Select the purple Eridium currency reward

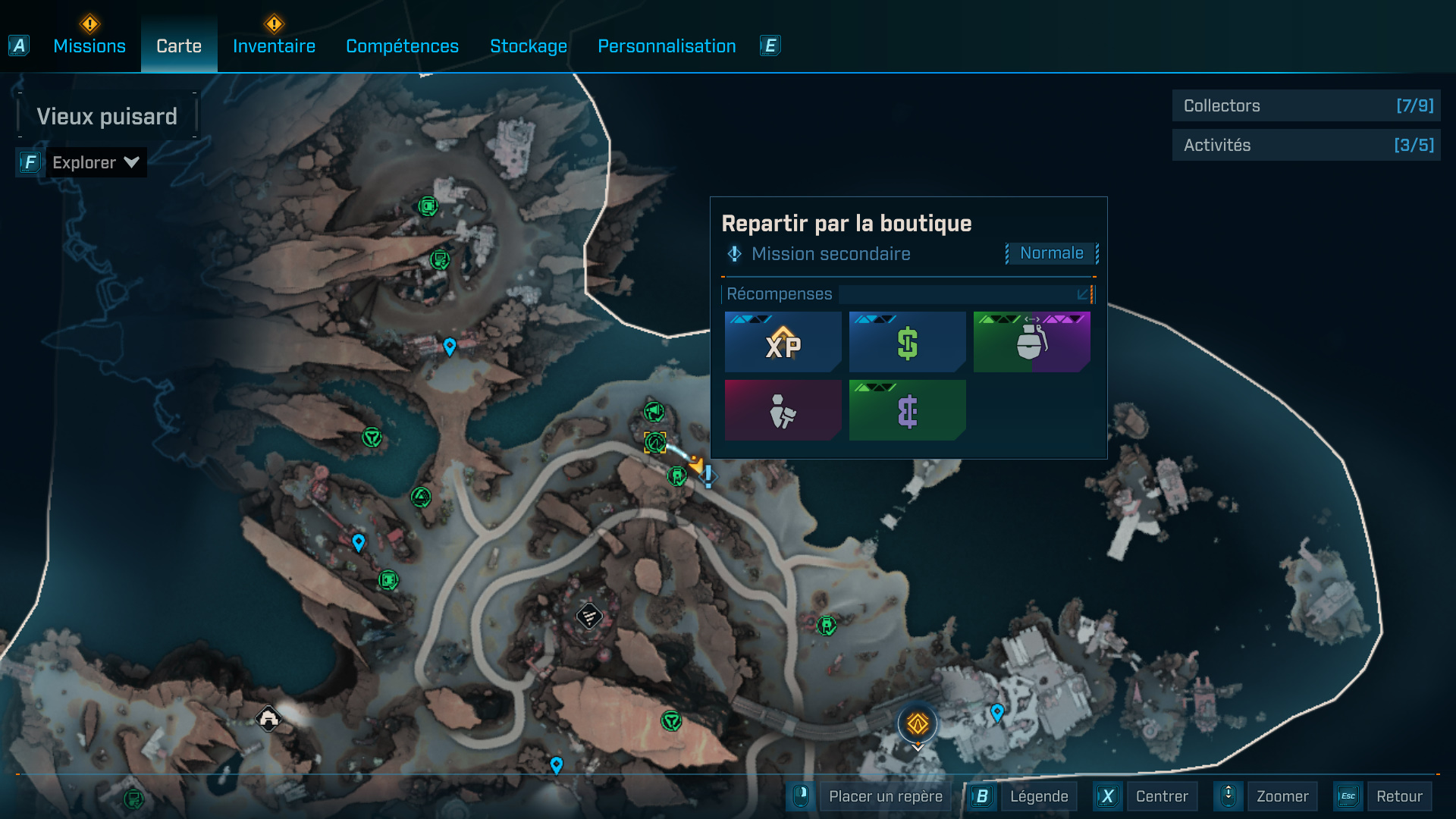click(x=907, y=411)
